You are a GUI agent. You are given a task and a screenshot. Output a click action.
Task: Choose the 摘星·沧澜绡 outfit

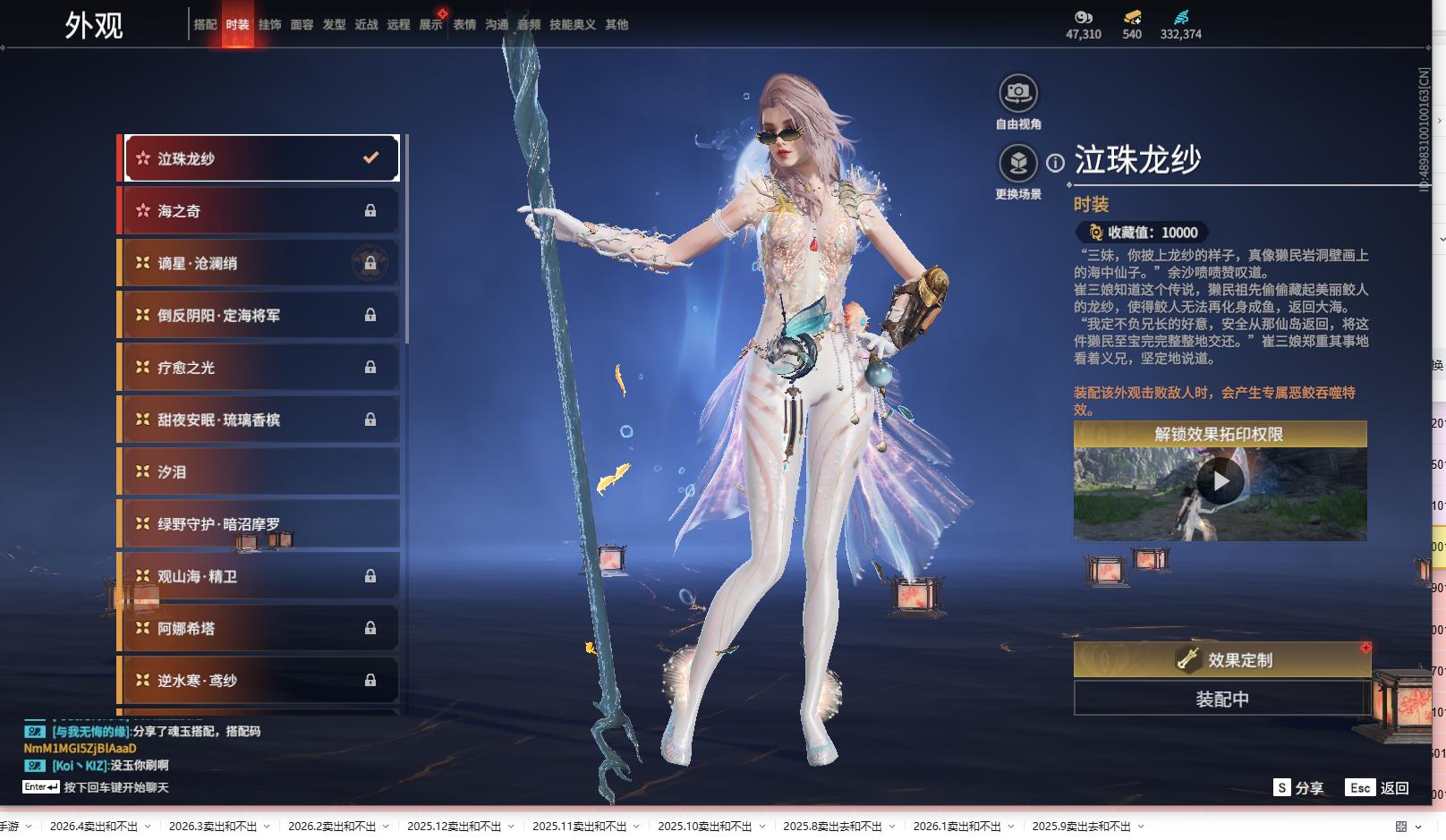259,263
